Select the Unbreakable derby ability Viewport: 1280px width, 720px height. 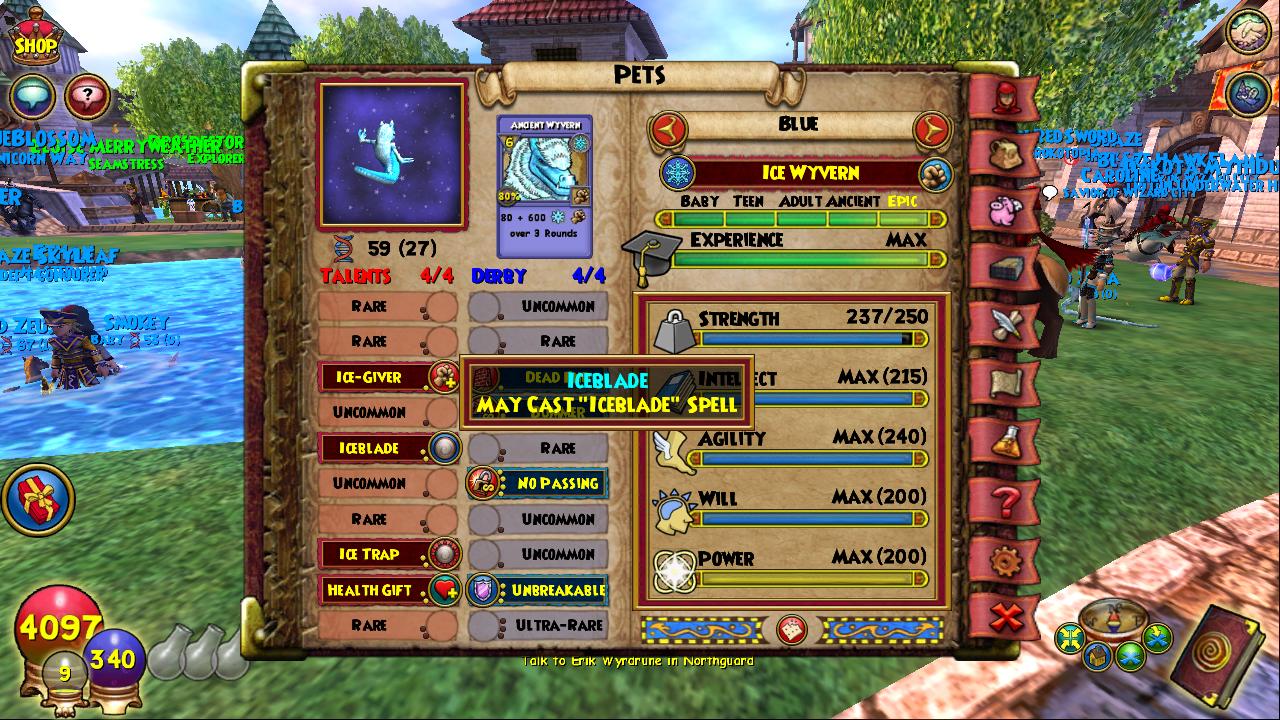point(539,590)
